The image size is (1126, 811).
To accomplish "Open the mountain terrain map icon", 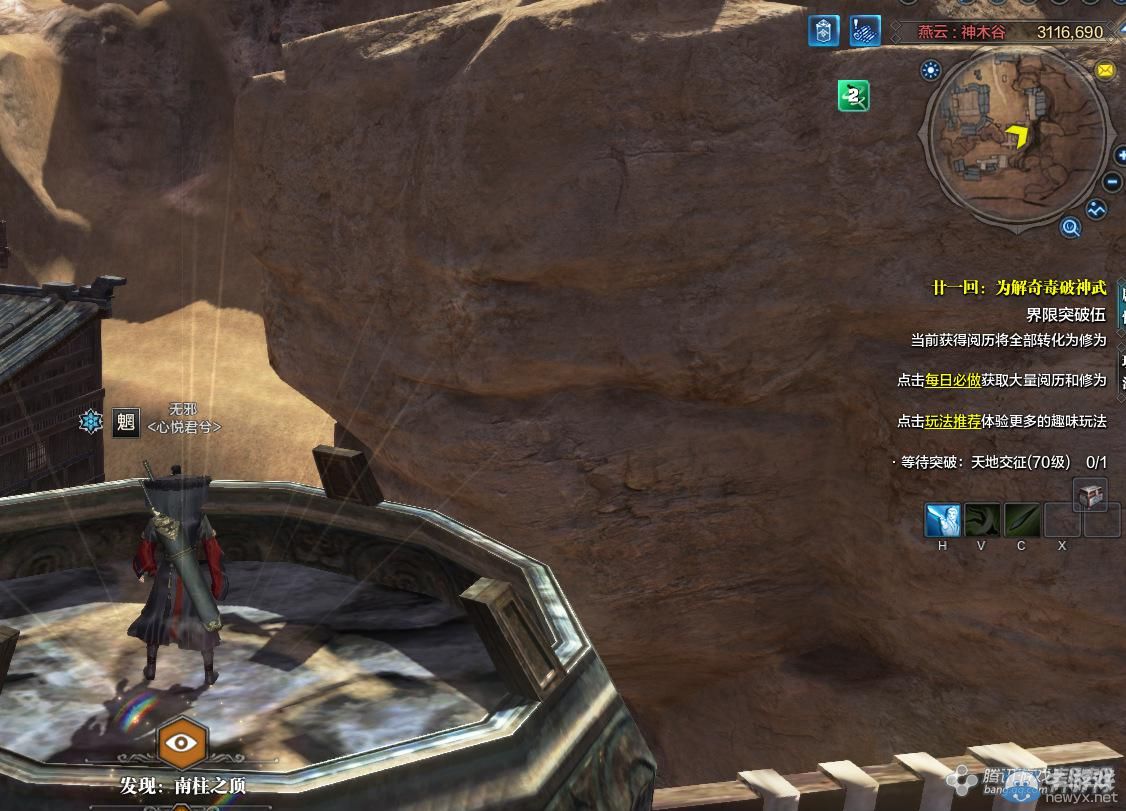I will tap(1097, 210).
